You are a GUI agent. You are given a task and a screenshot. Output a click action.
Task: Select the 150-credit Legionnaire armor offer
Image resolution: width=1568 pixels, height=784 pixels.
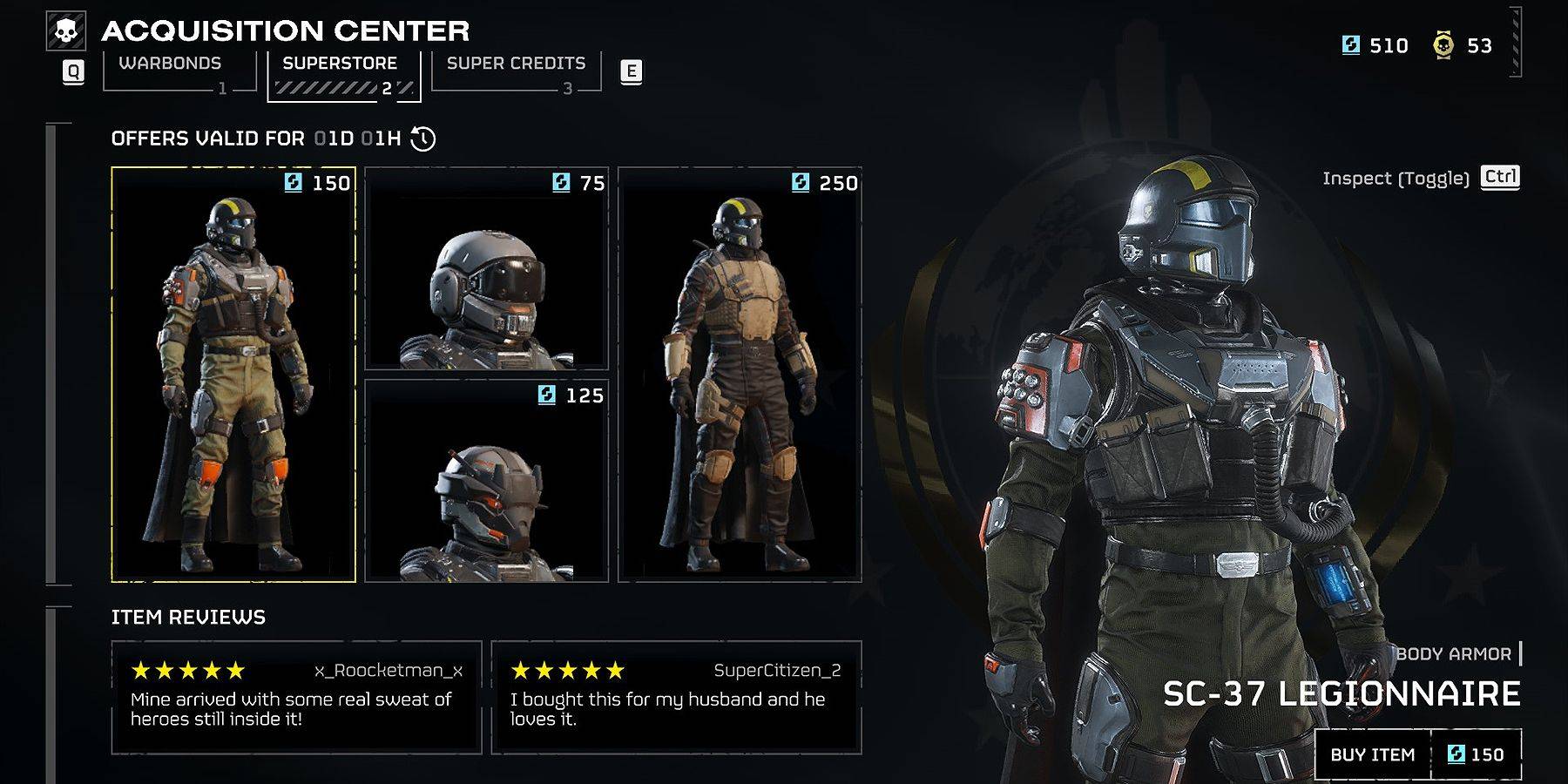pyautogui.click(x=233, y=375)
